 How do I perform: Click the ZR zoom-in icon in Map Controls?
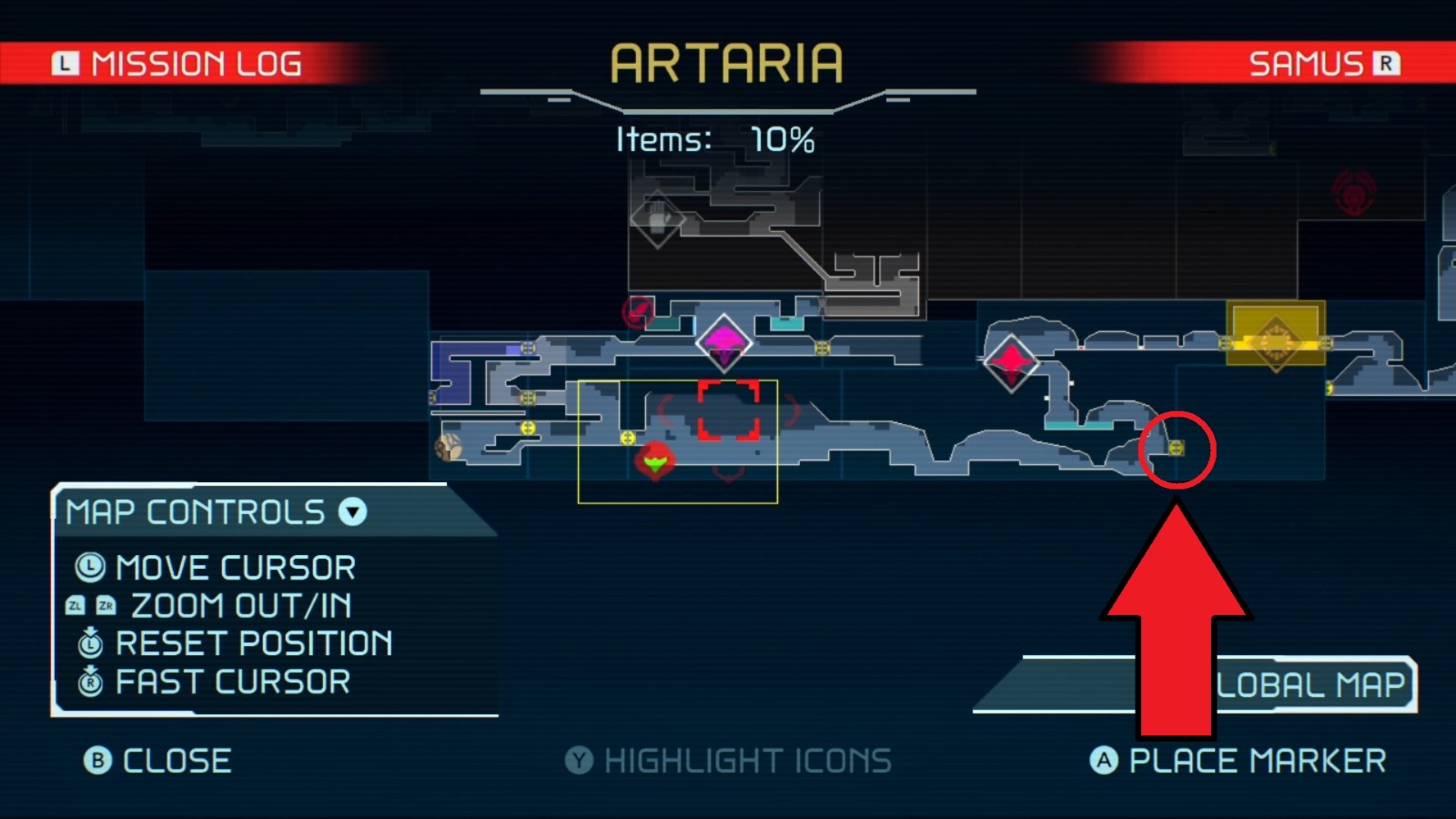click(x=106, y=605)
